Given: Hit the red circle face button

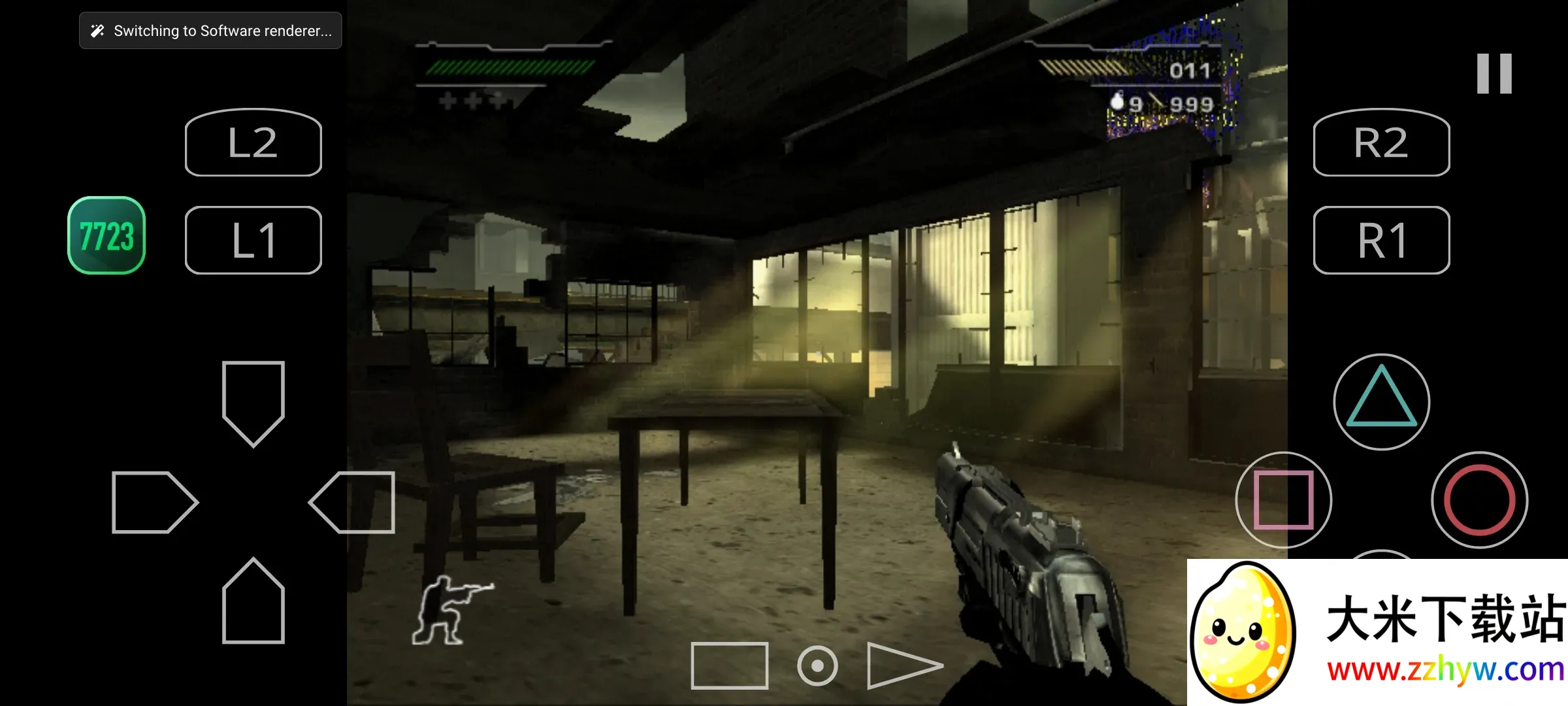Looking at the screenshot, I should 1479,499.
